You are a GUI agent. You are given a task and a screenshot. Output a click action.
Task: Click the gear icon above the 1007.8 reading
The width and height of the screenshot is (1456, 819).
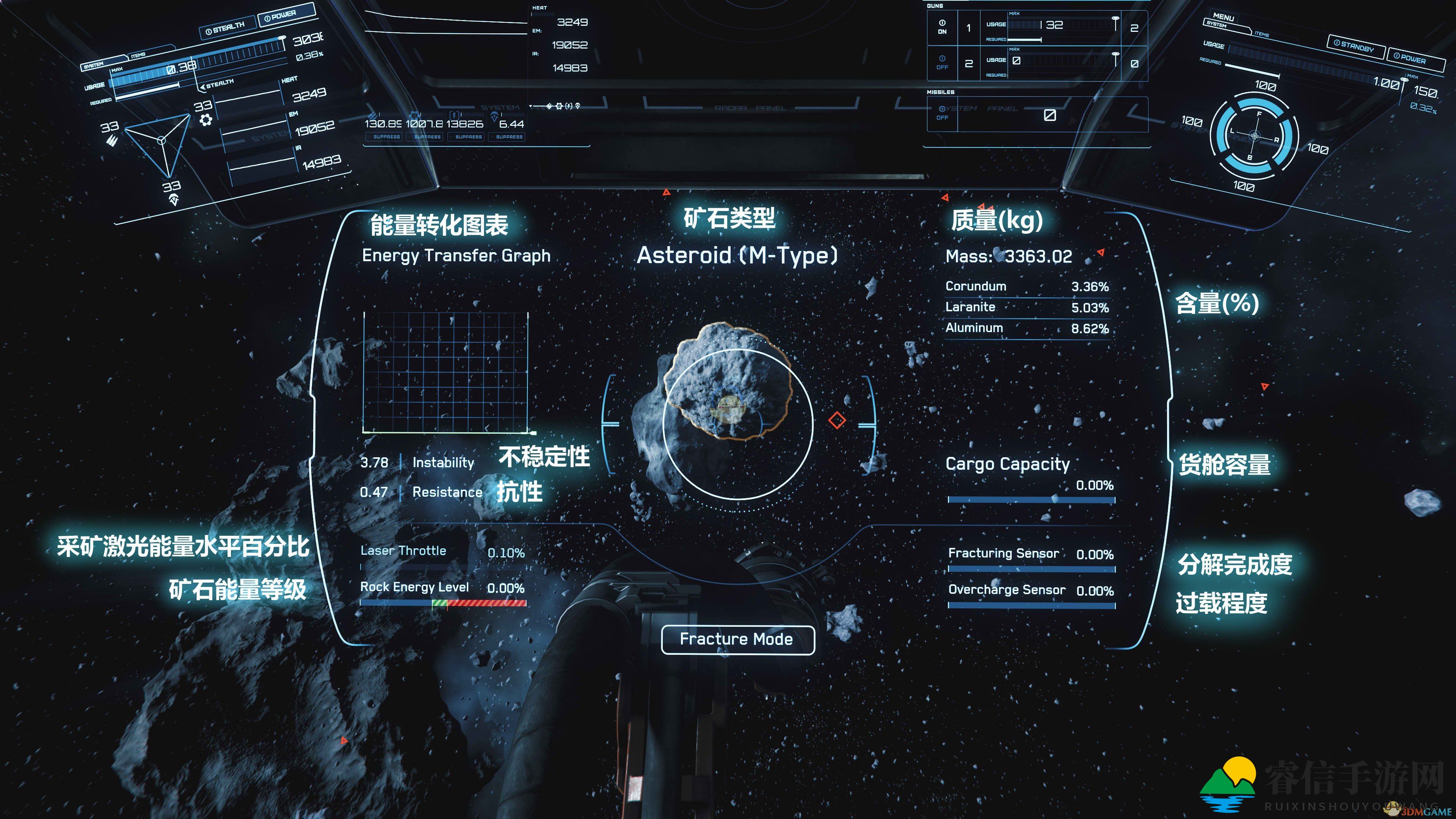(x=414, y=115)
